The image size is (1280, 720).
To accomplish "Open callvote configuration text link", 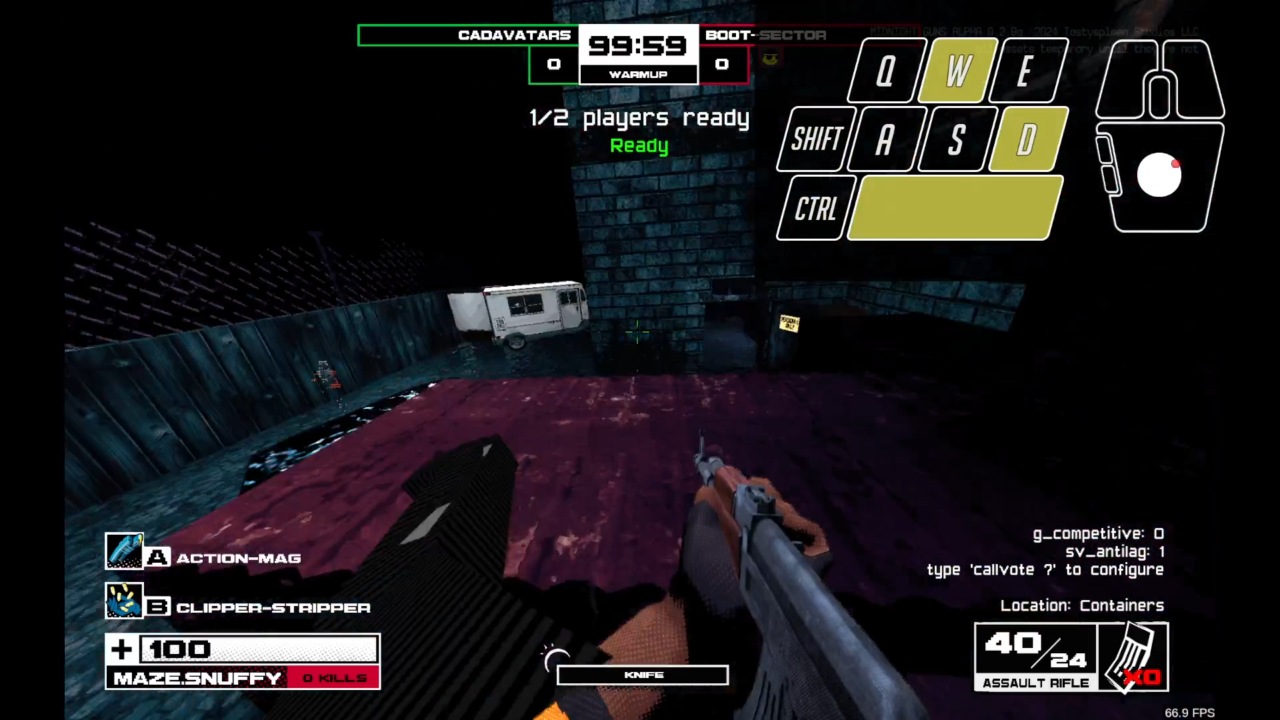I will point(1044,569).
